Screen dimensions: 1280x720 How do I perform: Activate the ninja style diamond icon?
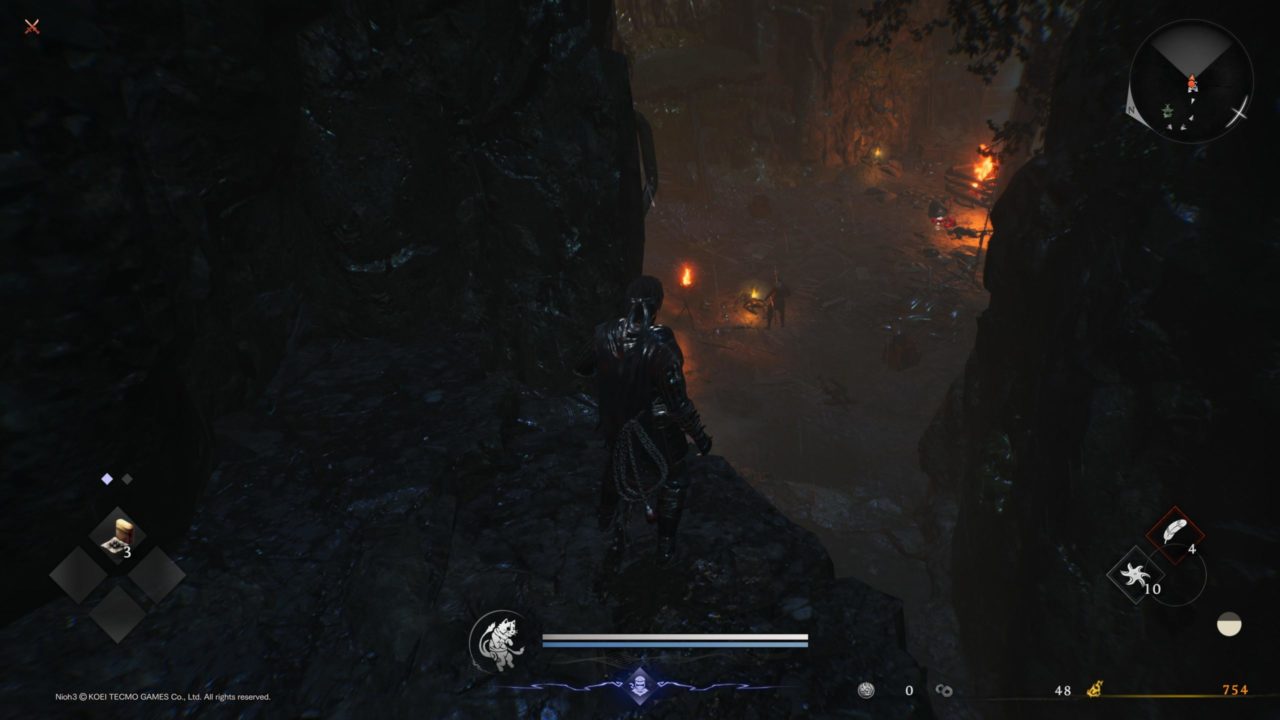pyautogui.click(x=640, y=685)
